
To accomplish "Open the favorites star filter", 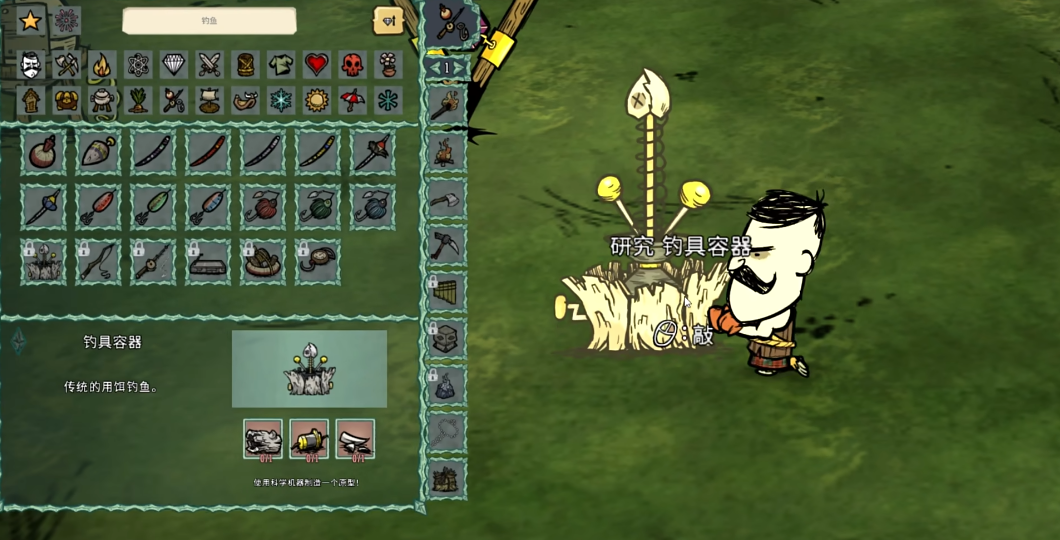I will (30, 20).
